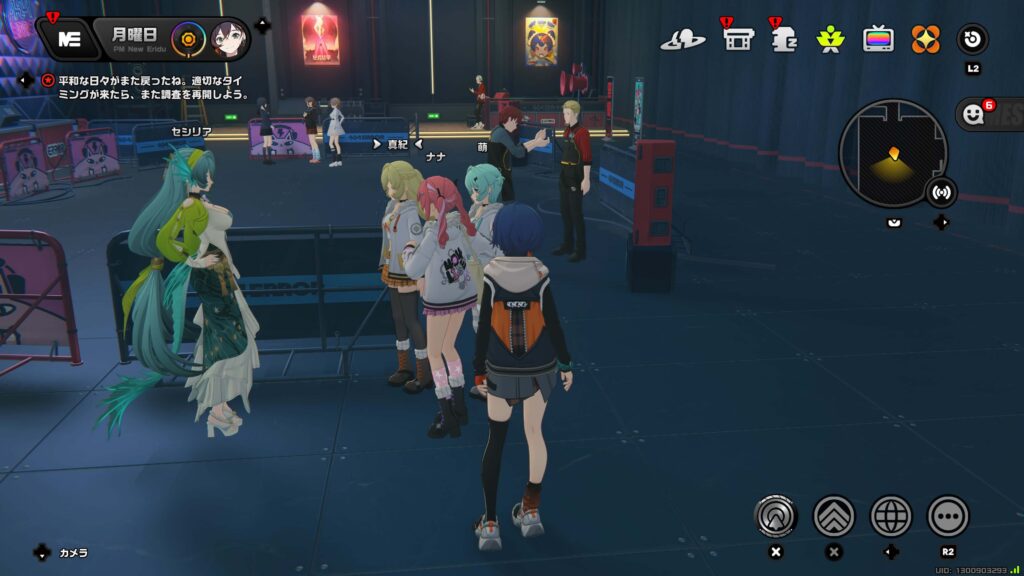Viewport: 1024px width, 576px height.
Task: Open the orange four-petal star icon
Action: coord(925,40)
